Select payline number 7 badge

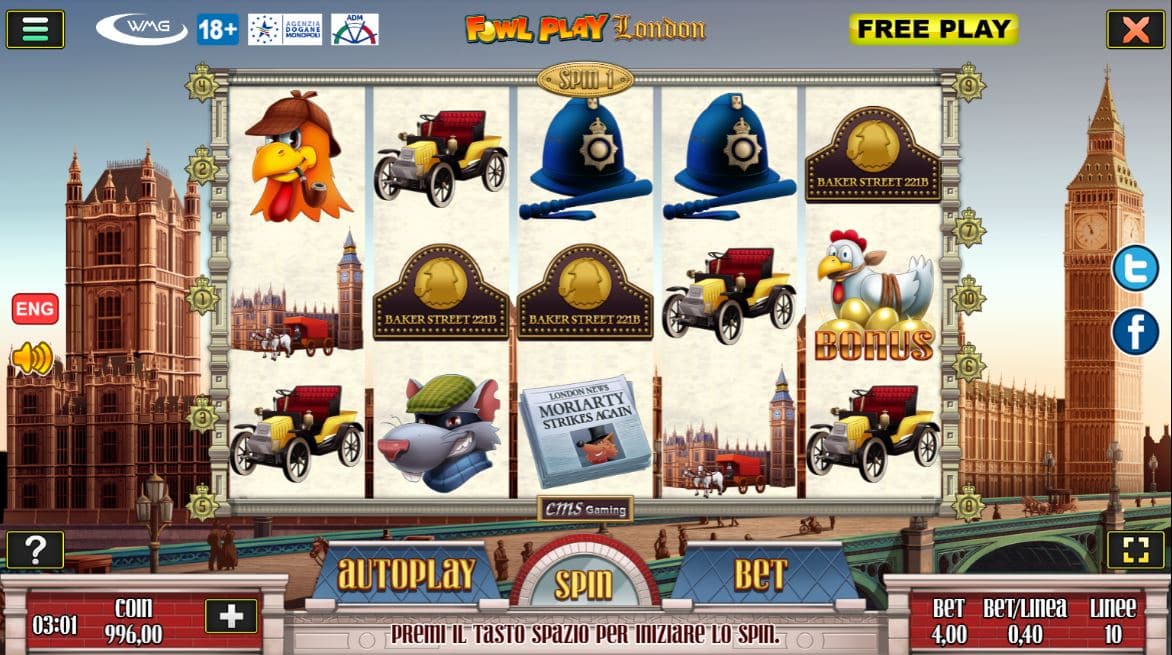coord(968,228)
